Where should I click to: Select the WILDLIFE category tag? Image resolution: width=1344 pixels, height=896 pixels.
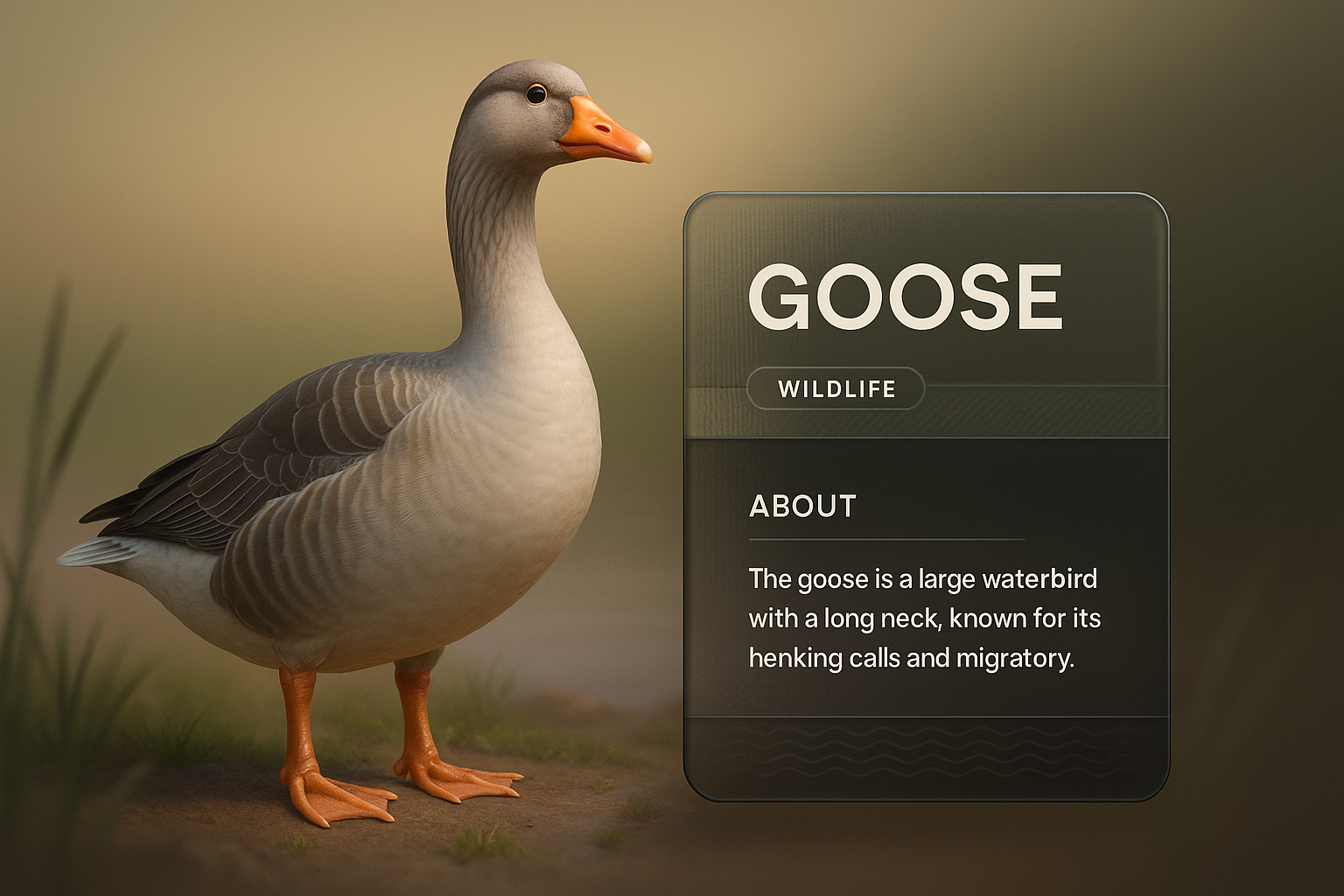[x=836, y=388]
